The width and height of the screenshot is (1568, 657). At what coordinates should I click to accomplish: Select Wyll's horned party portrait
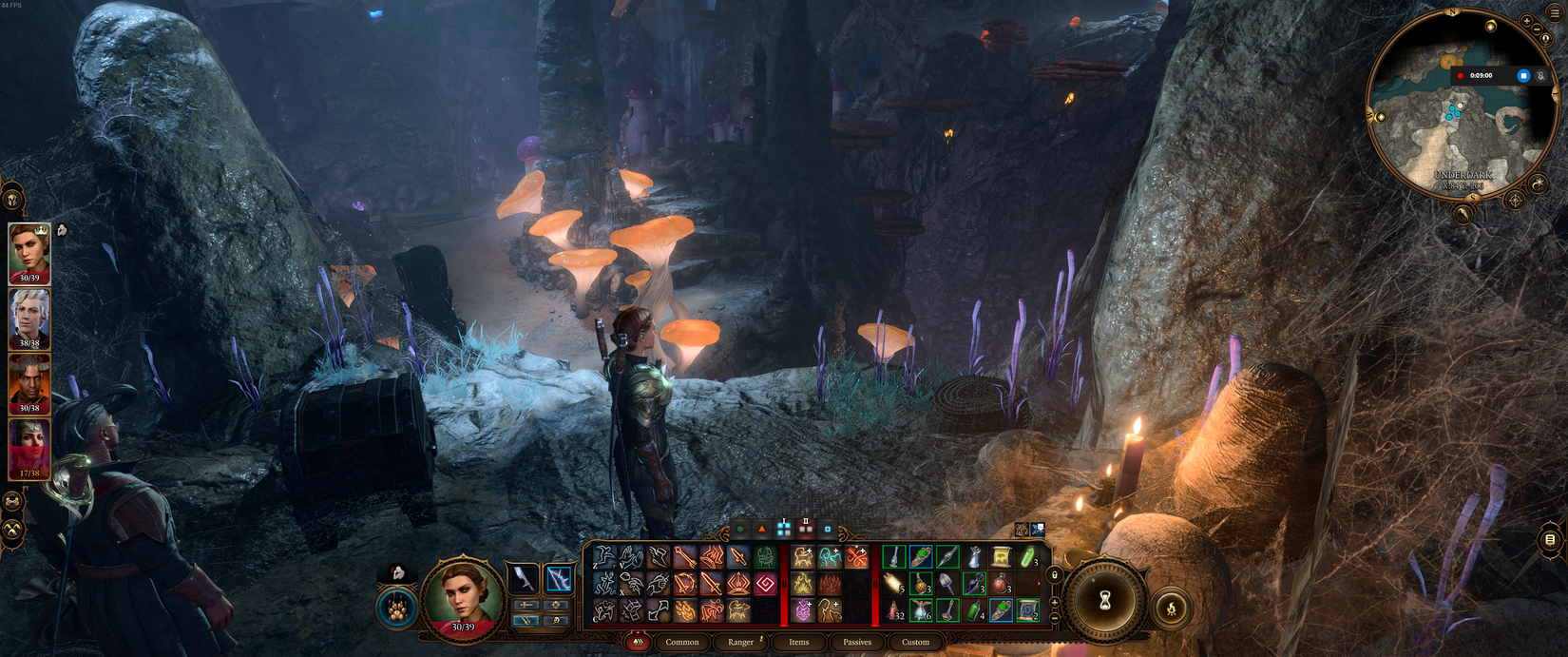(29, 383)
